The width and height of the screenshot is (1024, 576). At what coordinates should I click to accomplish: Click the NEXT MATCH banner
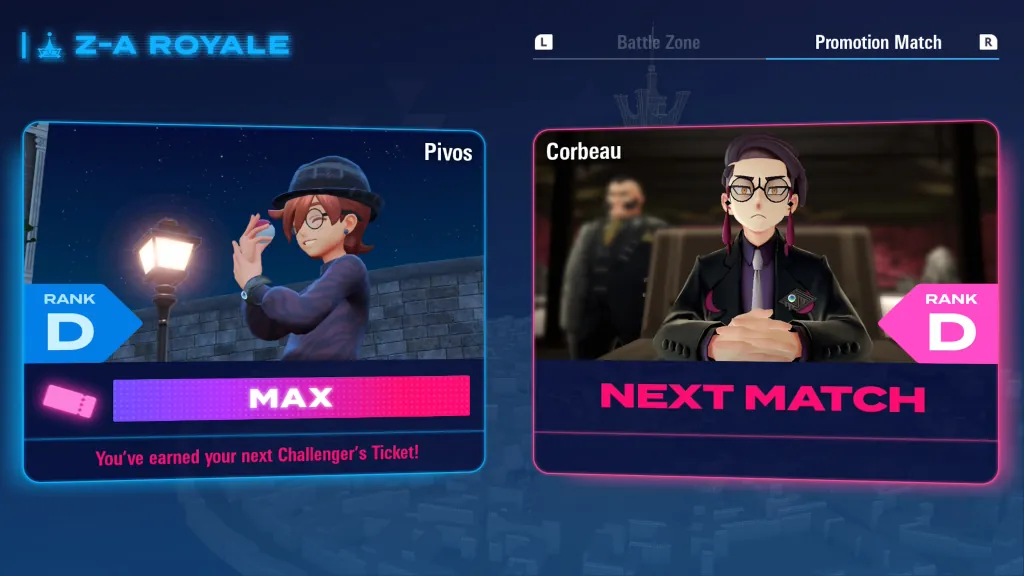tap(764, 397)
